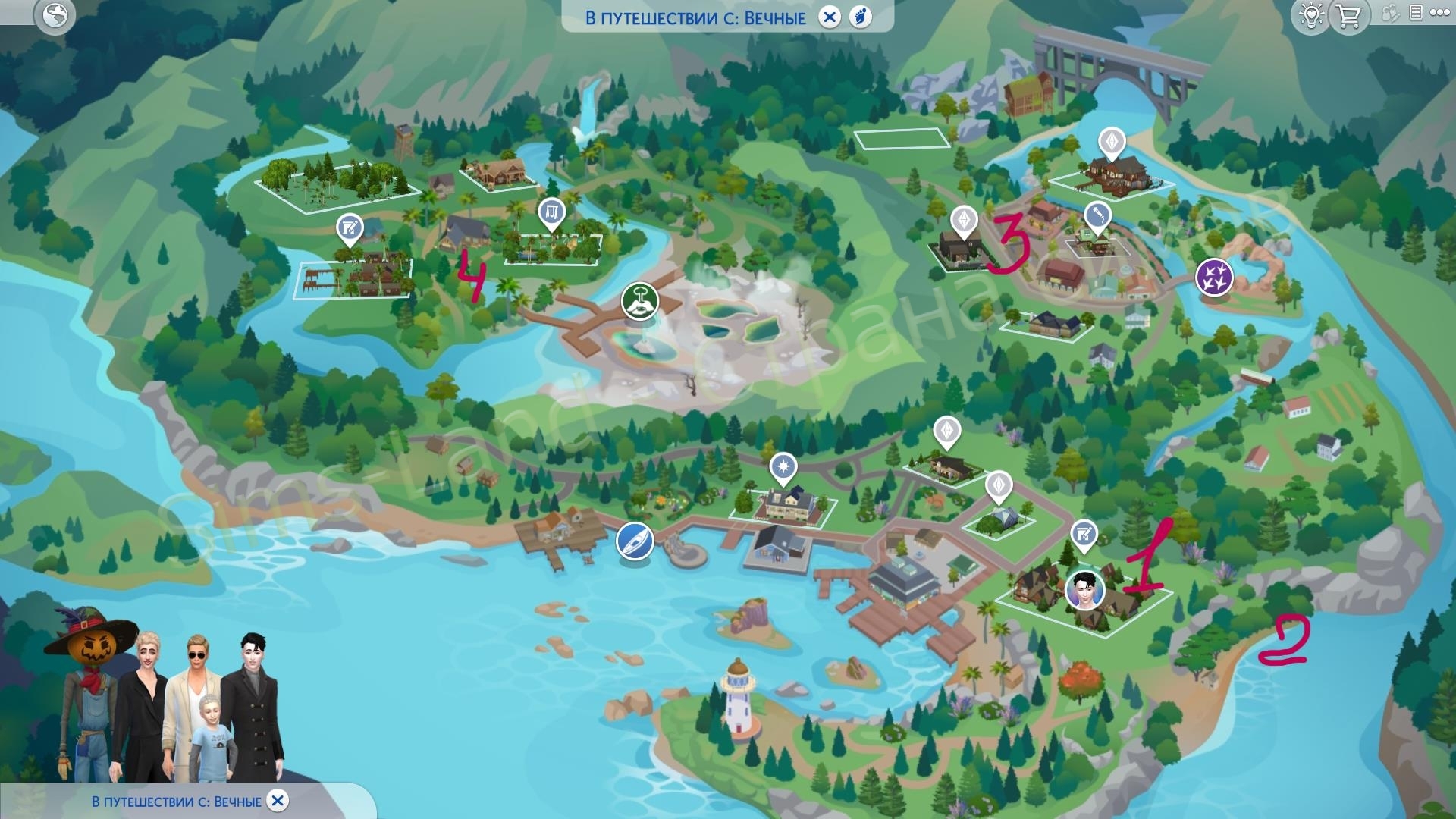Click the footprint icon in top banner
Viewport: 1456px width, 819px height.
[x=861, y=17]
